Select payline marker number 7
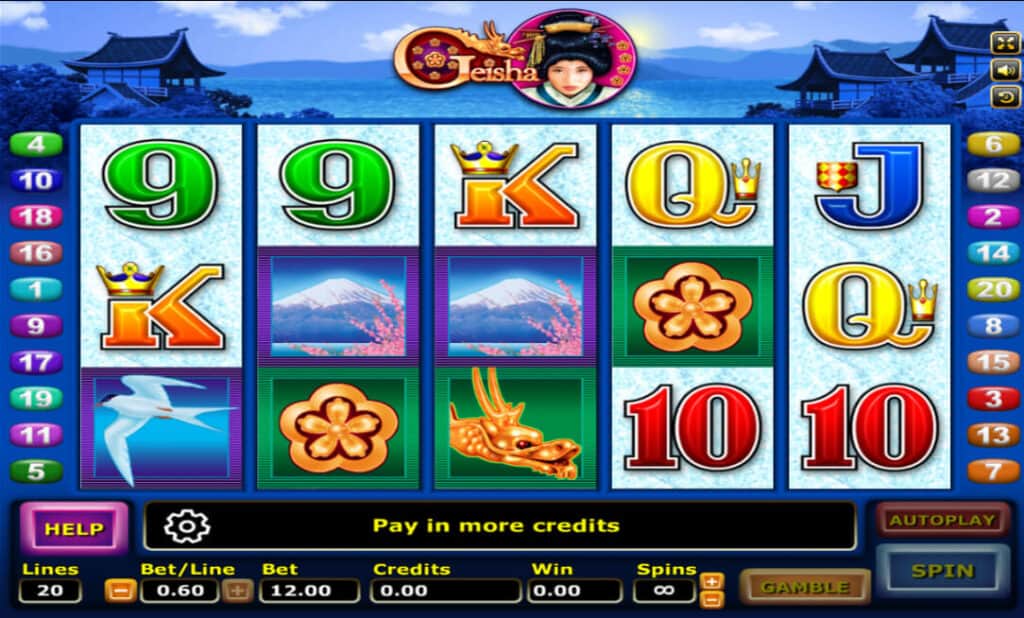The width and height of the screenshot is (1024, 618). 992,471
